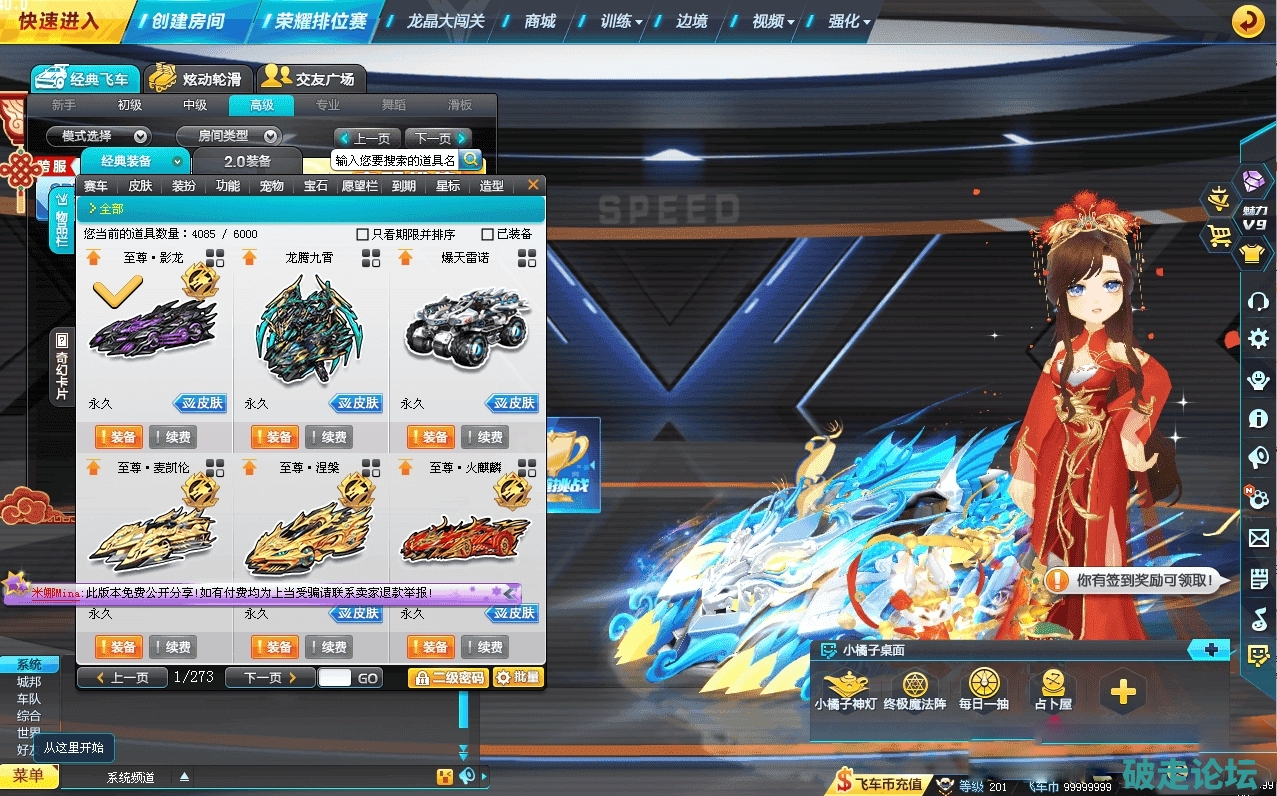Viewport: 1277px width, 796px height.
Task: Tick the 已装备 filter checkbox
Action: (488, 234)
